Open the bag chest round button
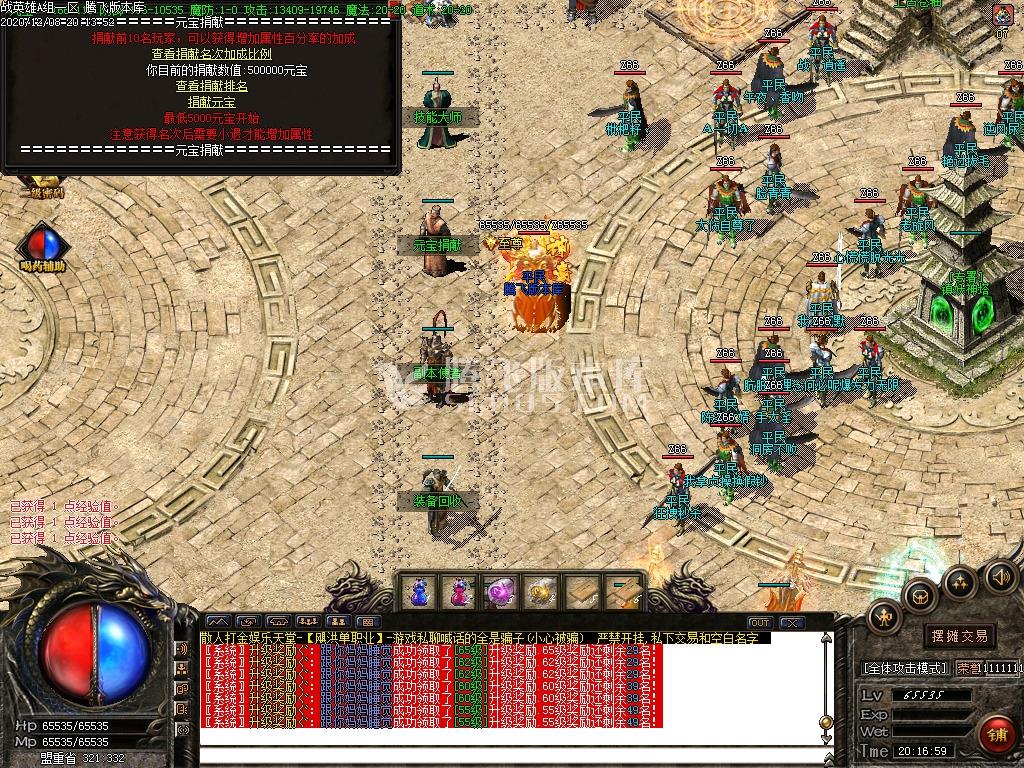This screenshot has height=768, width=1024. [x=920, y=596]
